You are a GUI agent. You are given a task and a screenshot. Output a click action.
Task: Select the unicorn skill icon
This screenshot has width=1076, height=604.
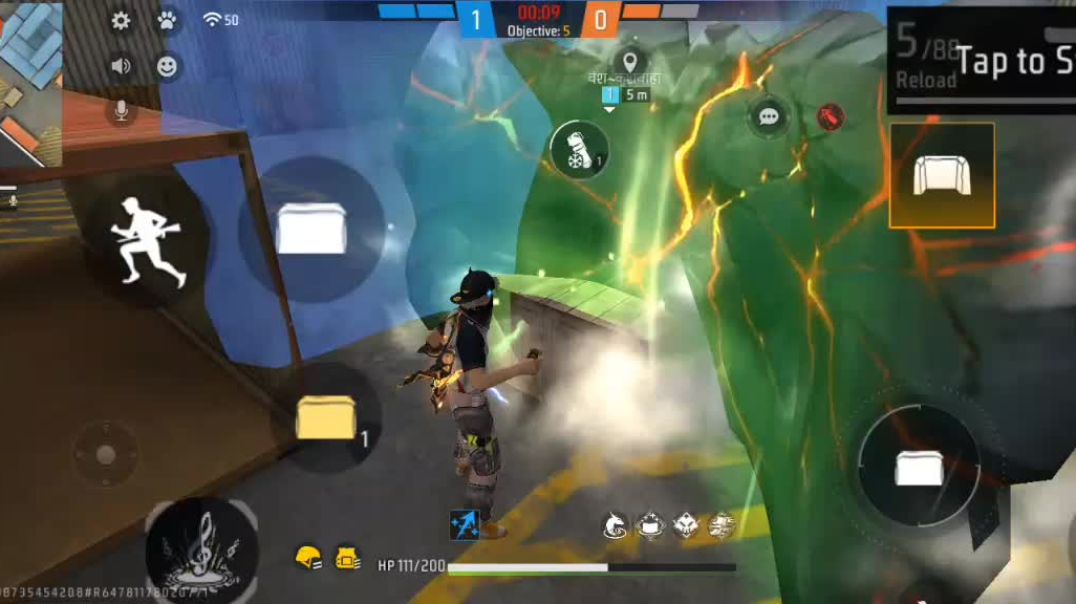614,525
